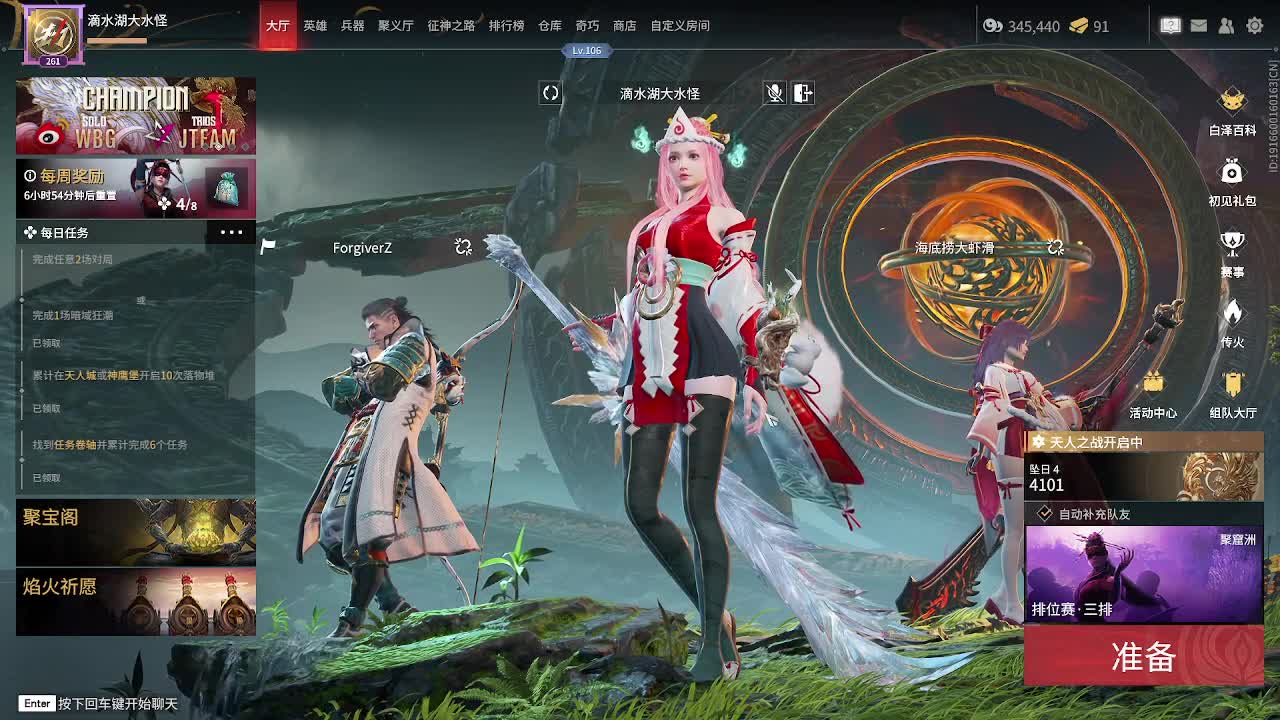Open the 活动中心 activity center
The width and height of the screenshot is (1280, 720).
tap(1155, 390)
